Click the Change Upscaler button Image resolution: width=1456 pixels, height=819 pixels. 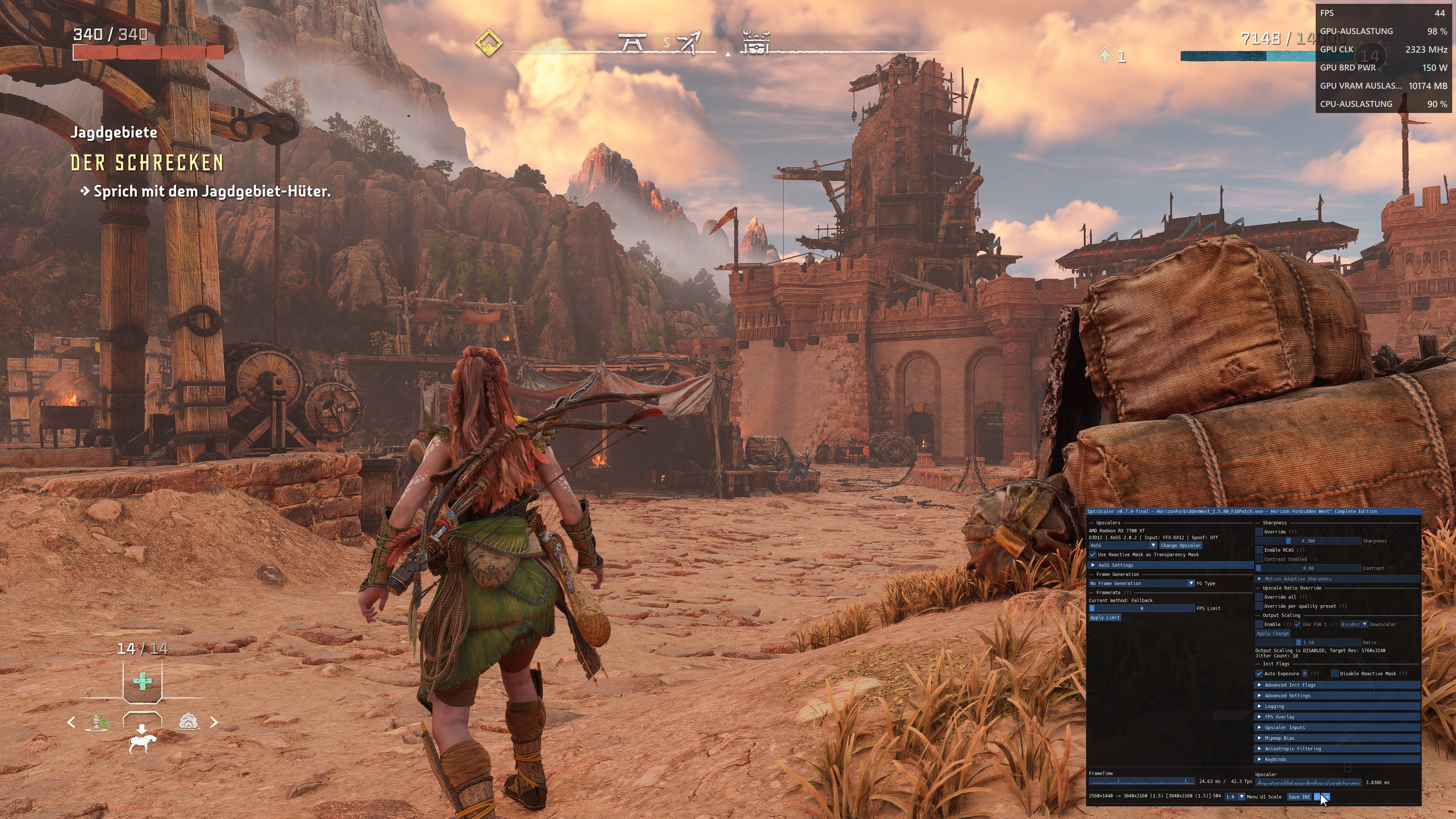coord(1180,546)
